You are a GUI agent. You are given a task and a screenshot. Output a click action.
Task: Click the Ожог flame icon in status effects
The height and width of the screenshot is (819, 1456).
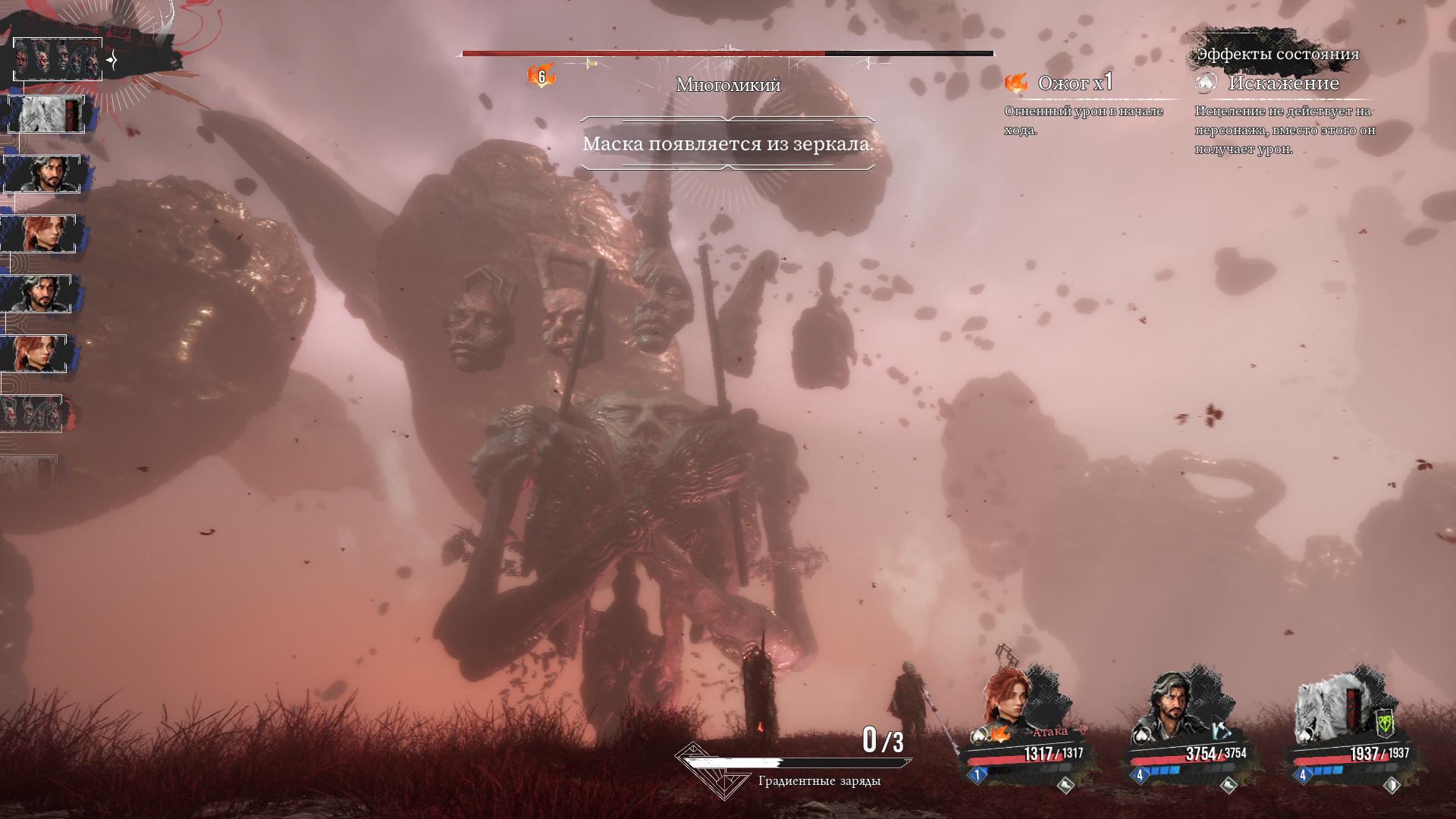click(x=1016, y=83)
